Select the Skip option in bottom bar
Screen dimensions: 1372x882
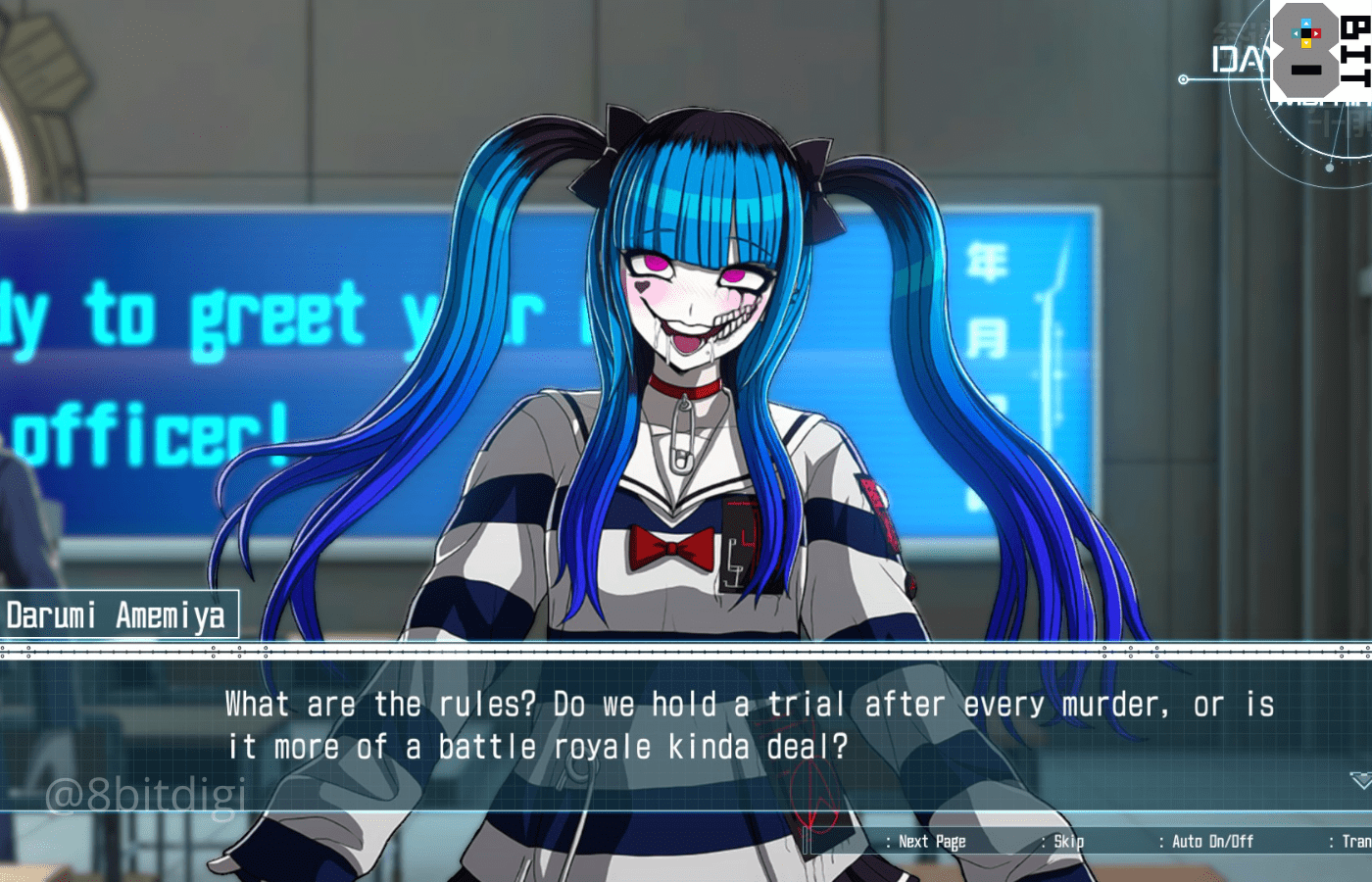[x=1067, y=842]
